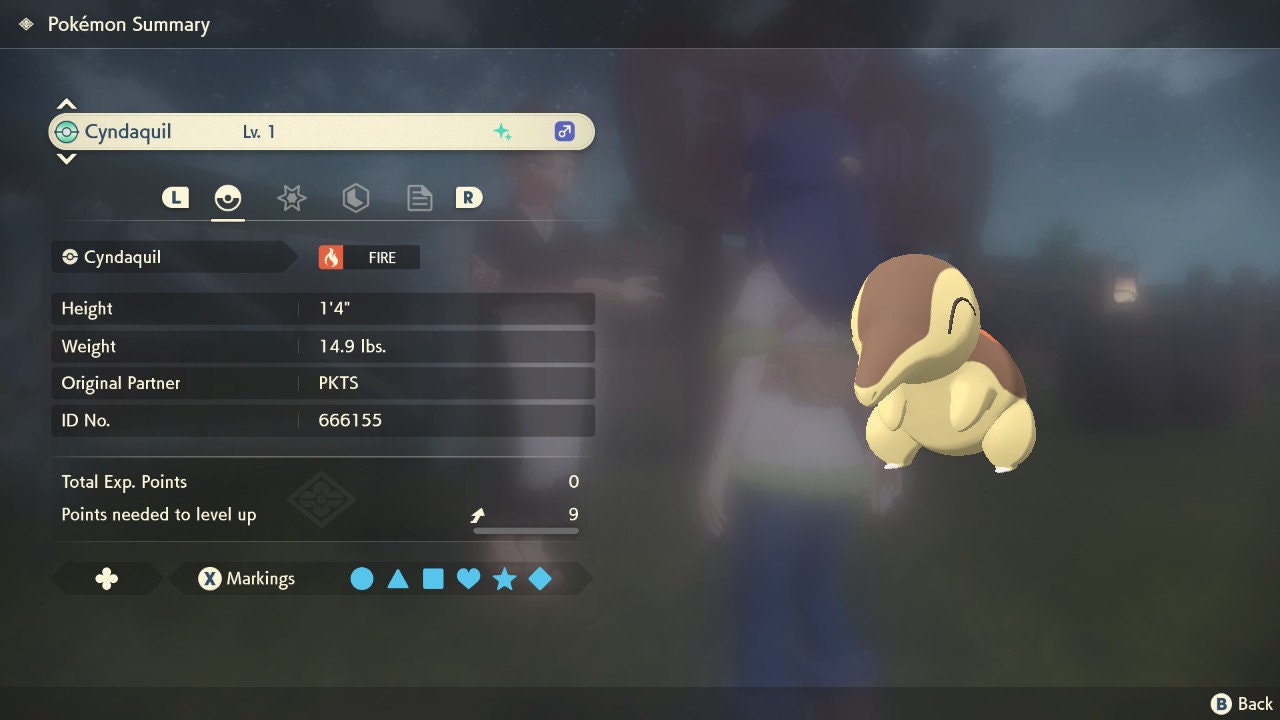This screenshot has width=1280, height=720.
Task: Toggle the diamond marking
Action: pos(540,579)
